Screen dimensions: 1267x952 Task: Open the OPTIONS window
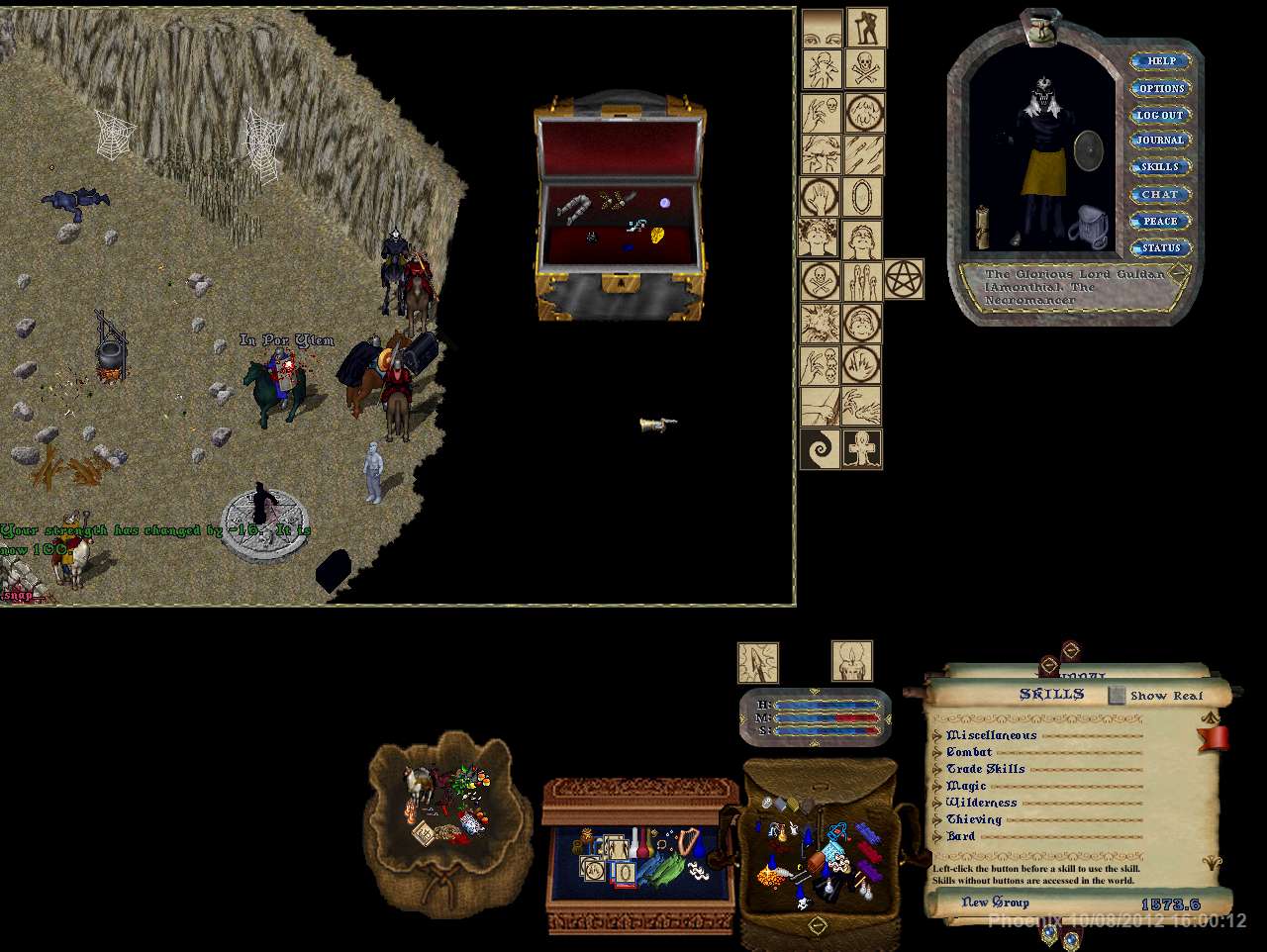tap(1160, 88)
